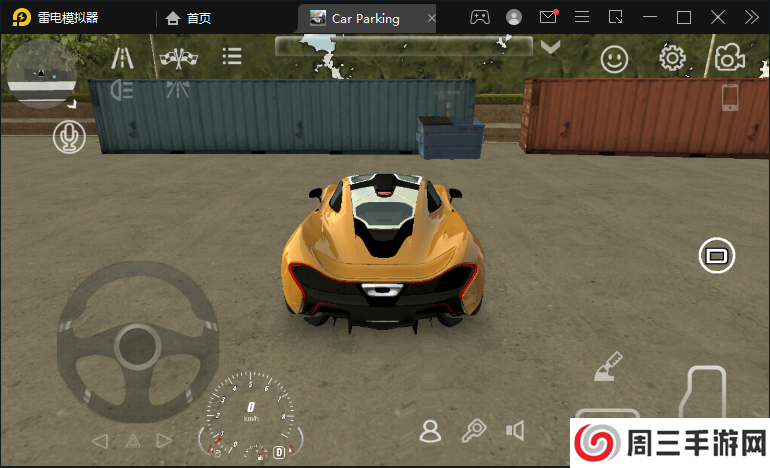Turn on the hazard lights triangle
Viewport: 770px width, 468px height.
(132, 440)
